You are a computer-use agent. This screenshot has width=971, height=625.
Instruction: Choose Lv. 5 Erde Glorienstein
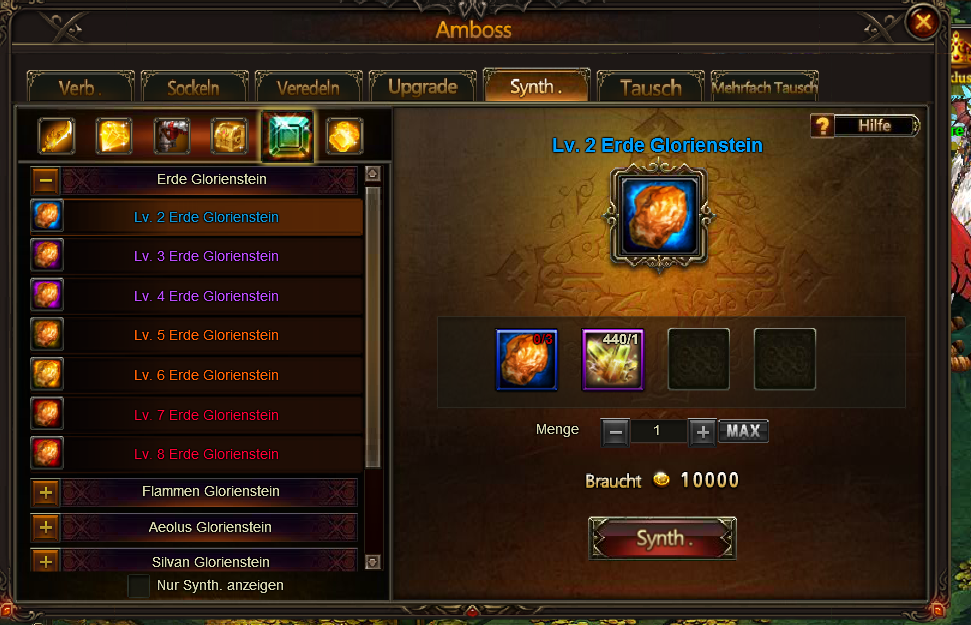206,335
